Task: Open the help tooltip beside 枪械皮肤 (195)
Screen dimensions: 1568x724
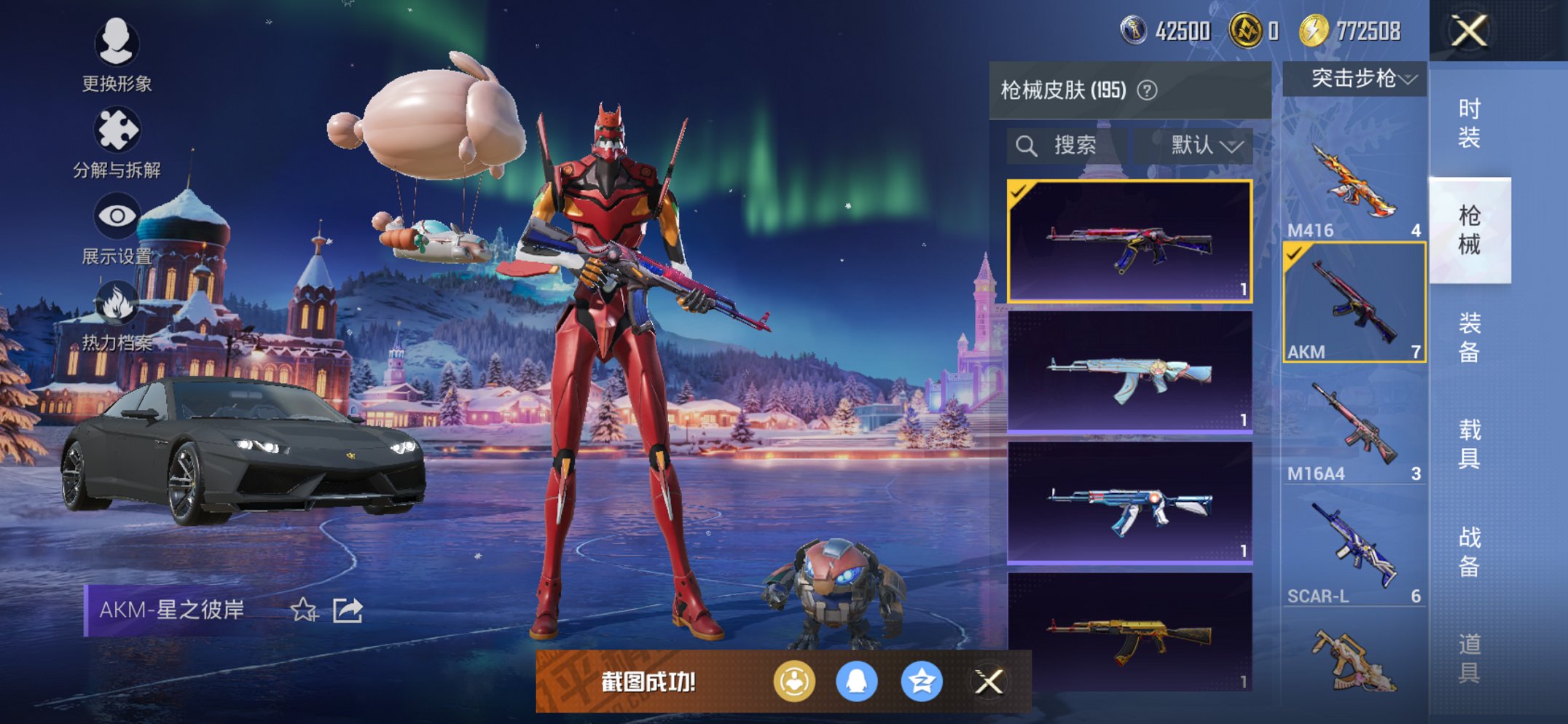Action: [x=1148, y=91]
